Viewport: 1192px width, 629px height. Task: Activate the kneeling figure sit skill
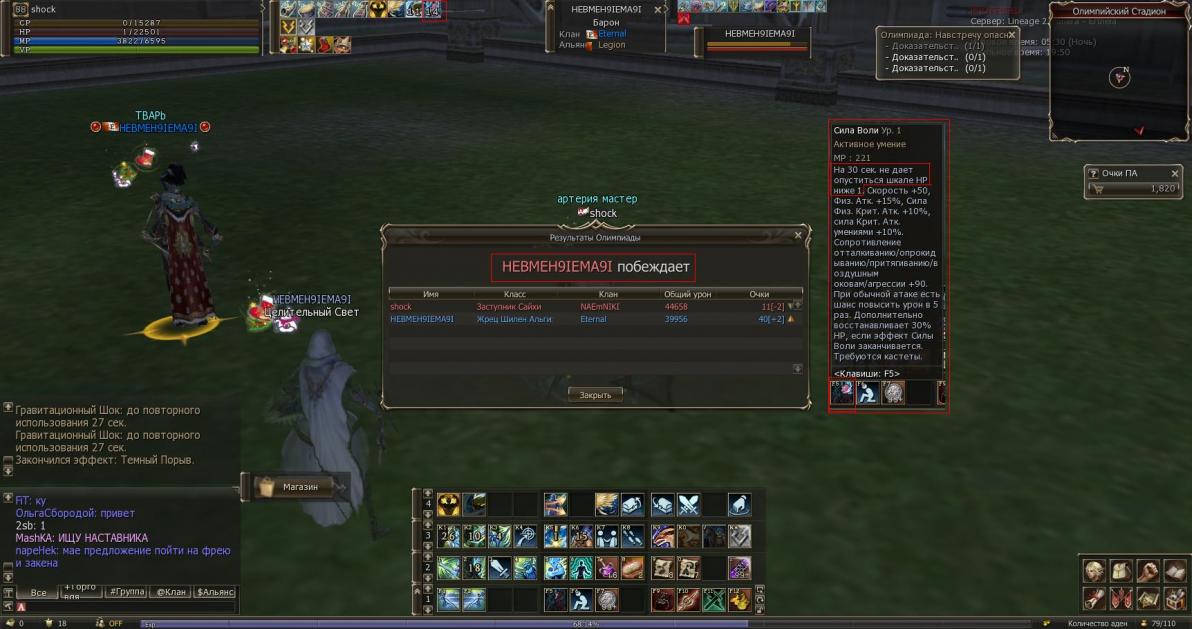pos(580,600)
